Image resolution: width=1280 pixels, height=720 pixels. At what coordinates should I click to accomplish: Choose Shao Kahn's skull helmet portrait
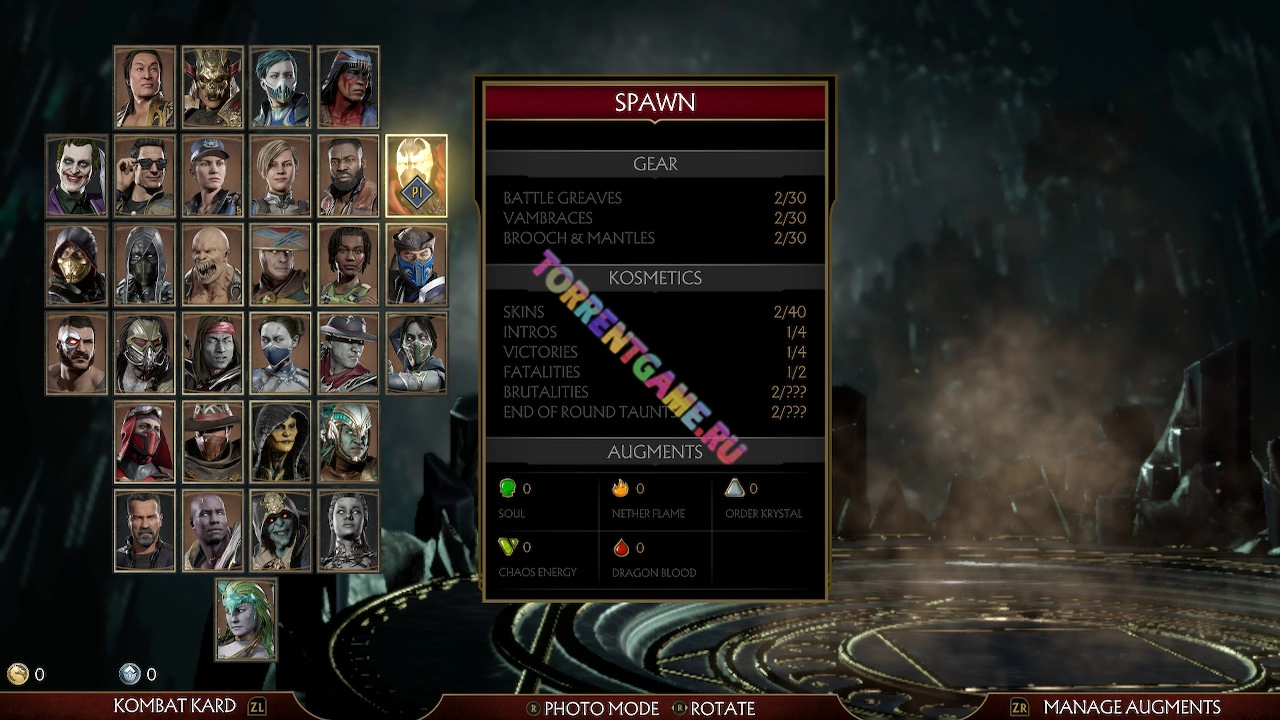(212, 87)
